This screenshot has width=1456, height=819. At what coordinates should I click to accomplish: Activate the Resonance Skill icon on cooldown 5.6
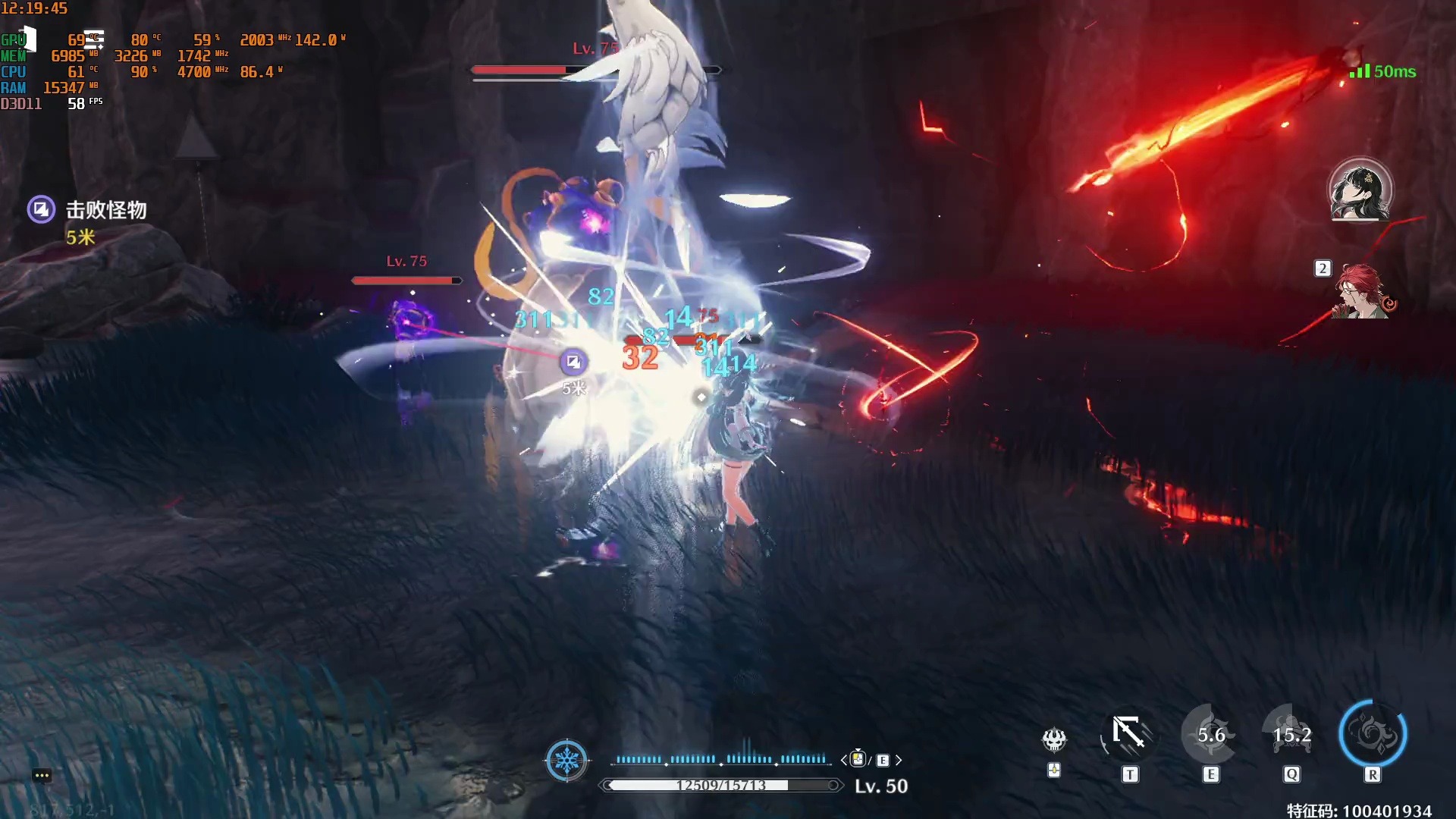[1210, 734]
